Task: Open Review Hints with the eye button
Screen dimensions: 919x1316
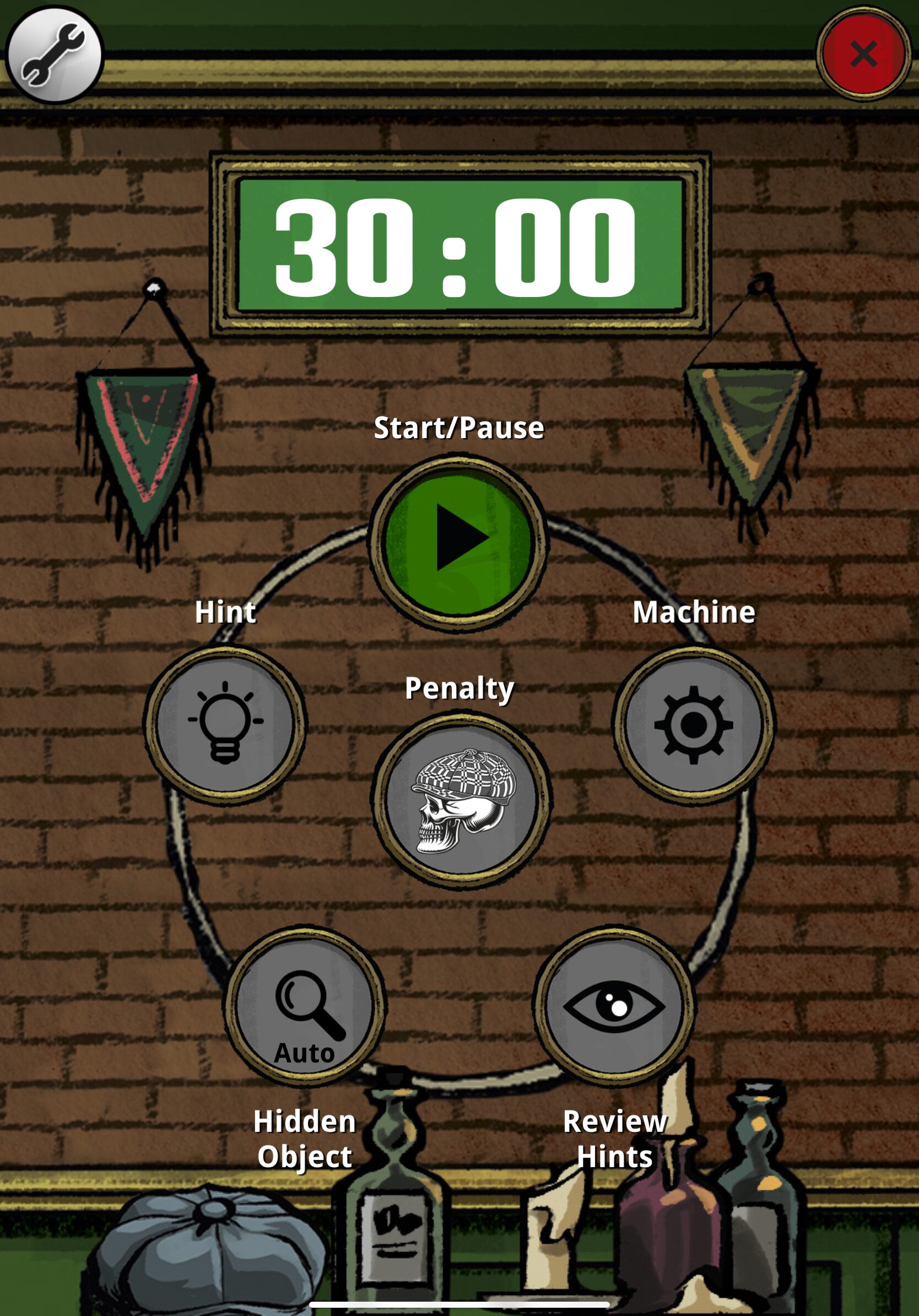Action: pyautogui.click(x=615, y=1006)
